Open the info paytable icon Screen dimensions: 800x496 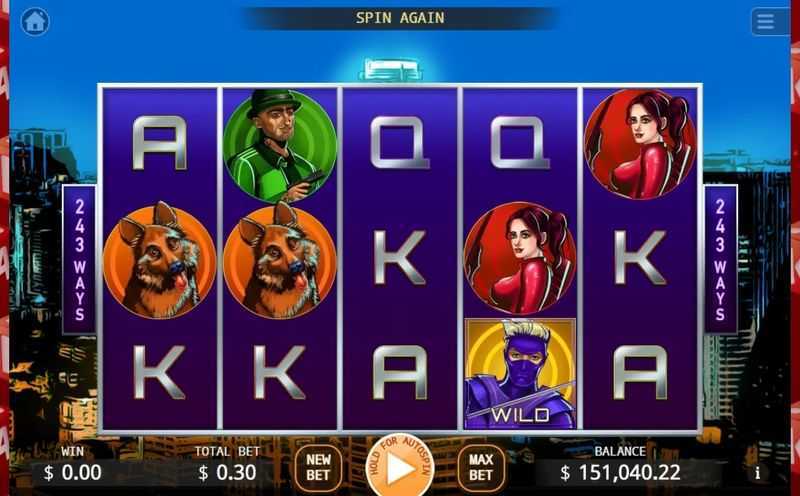click(x=757, y=472)
